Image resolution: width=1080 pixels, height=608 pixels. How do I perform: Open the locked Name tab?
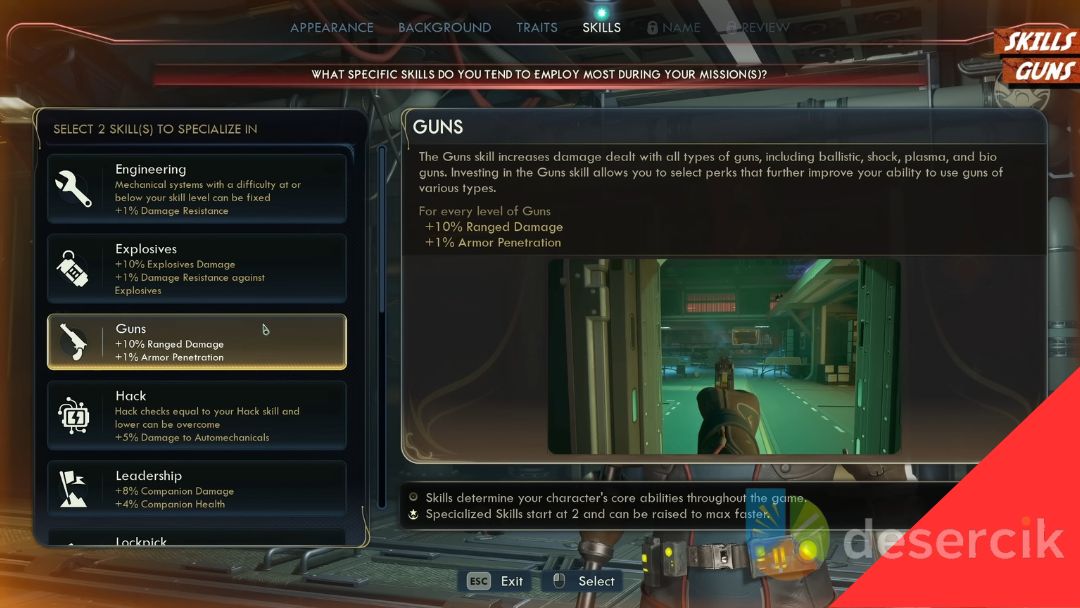pyautogui.click(x=674, y=27)
